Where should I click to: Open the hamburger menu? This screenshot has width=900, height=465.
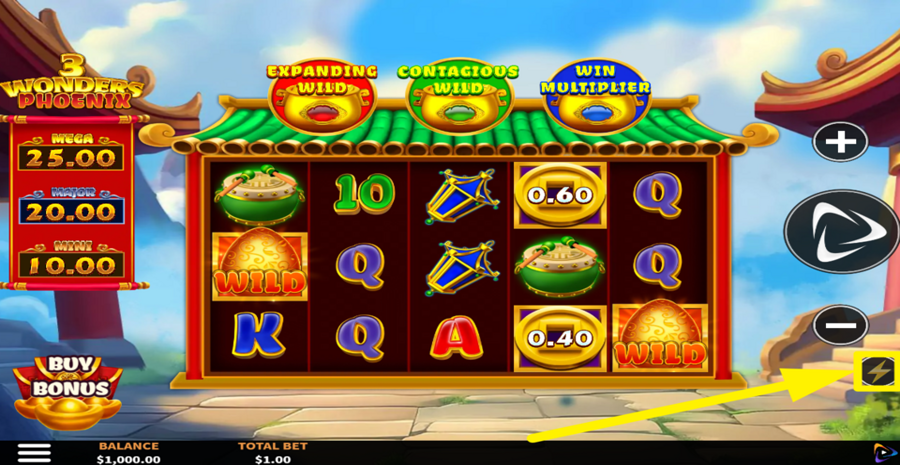(x=34, y=452)
